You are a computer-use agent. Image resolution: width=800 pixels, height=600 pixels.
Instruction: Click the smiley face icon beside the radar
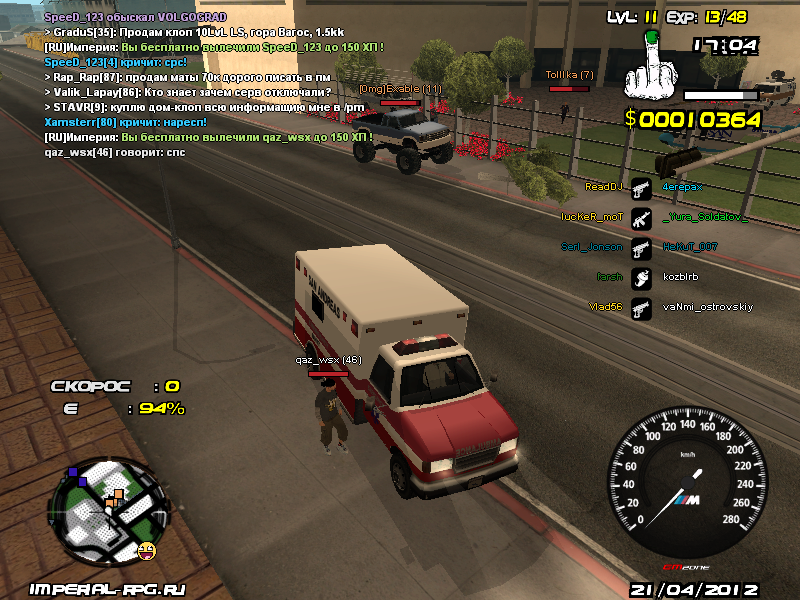[x=148, y=549]
